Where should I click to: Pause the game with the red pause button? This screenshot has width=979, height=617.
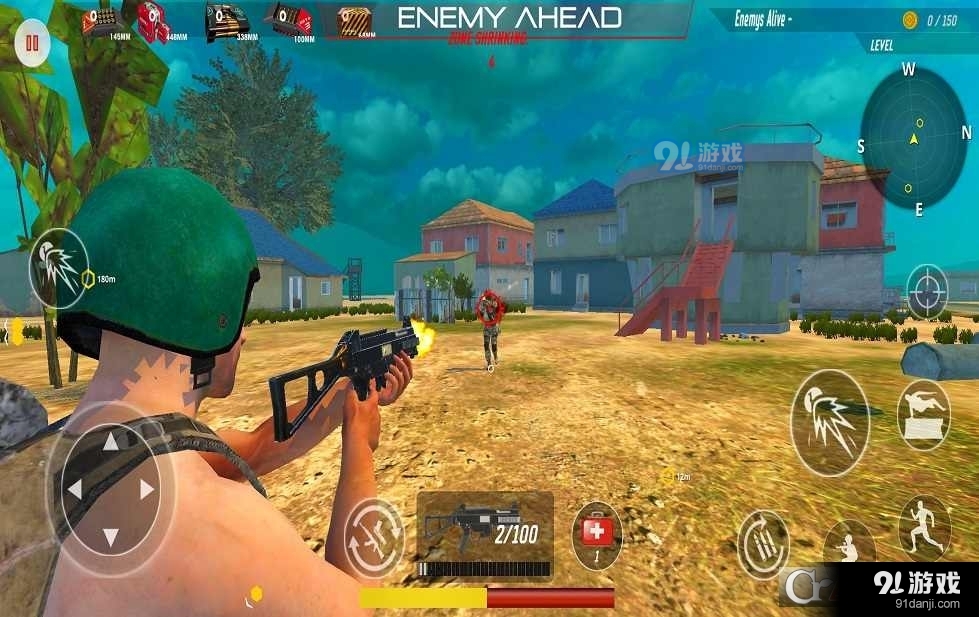(33, 44)
